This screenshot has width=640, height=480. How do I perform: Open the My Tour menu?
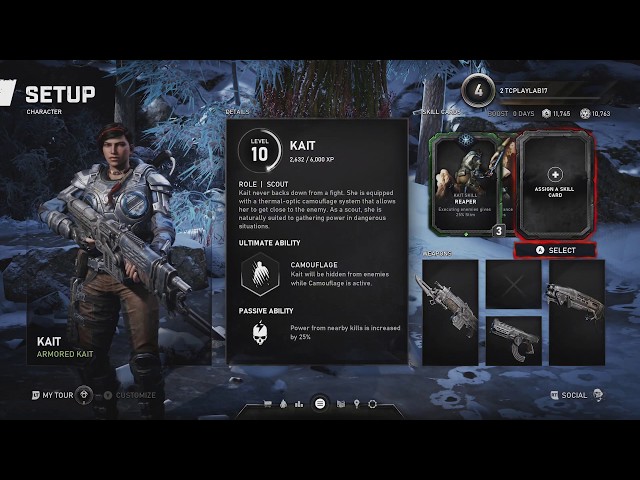(x=53, y=395)
